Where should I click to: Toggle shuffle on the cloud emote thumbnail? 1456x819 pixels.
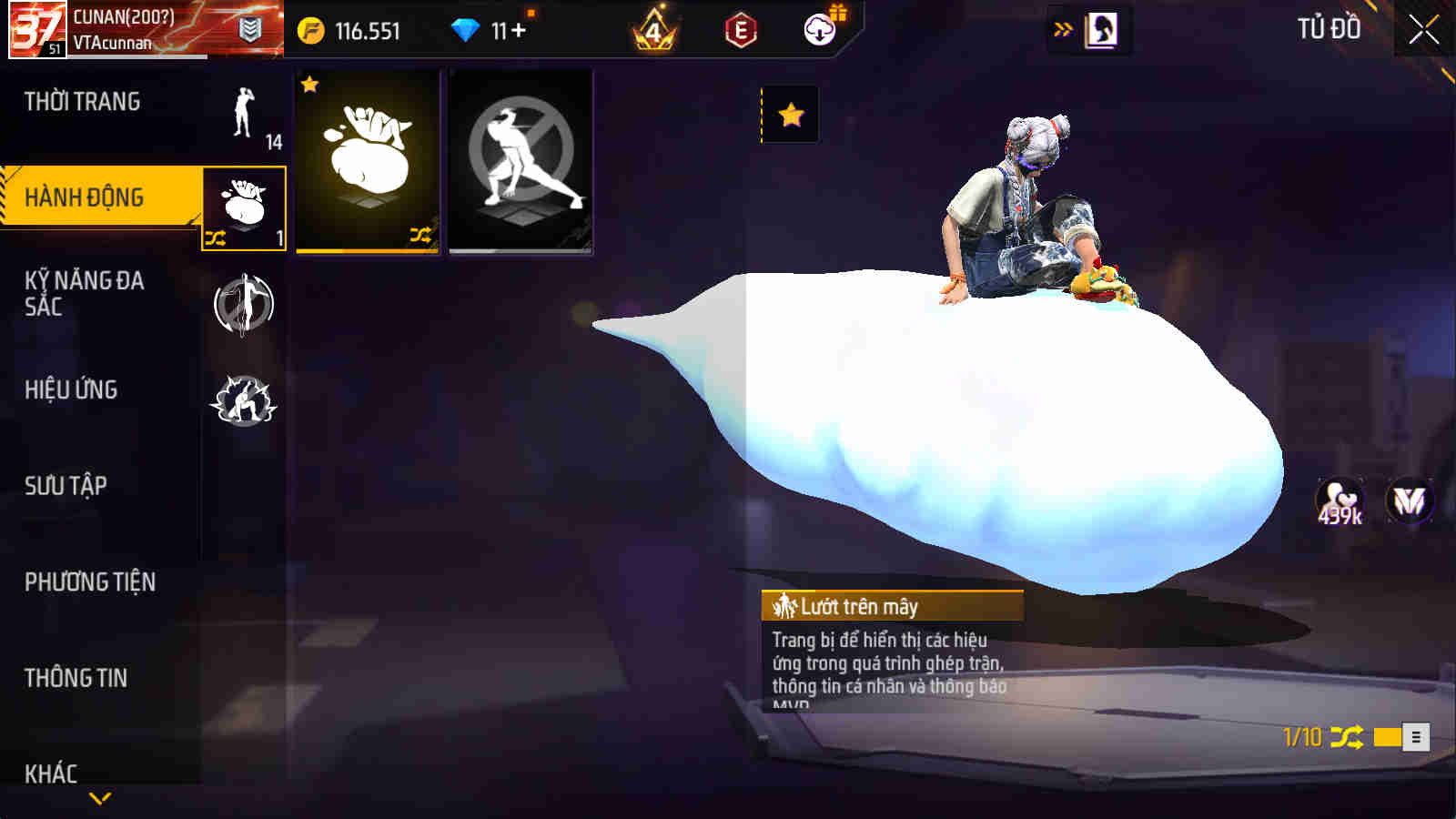tap(420, 235)
